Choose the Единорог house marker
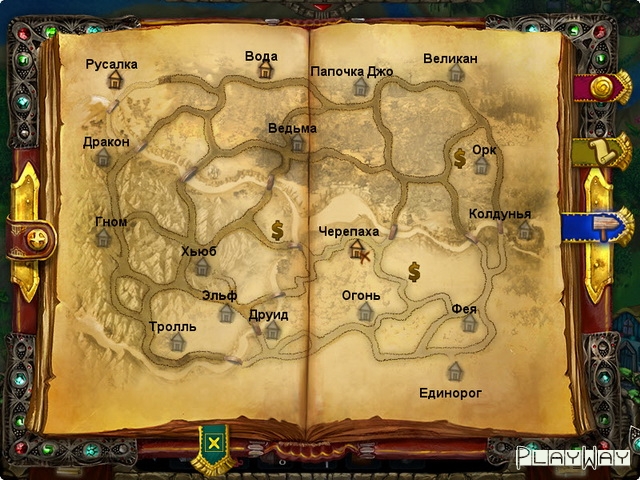Image resolution: width=640 pixels, height=480 pixels. tap(455, 372)
